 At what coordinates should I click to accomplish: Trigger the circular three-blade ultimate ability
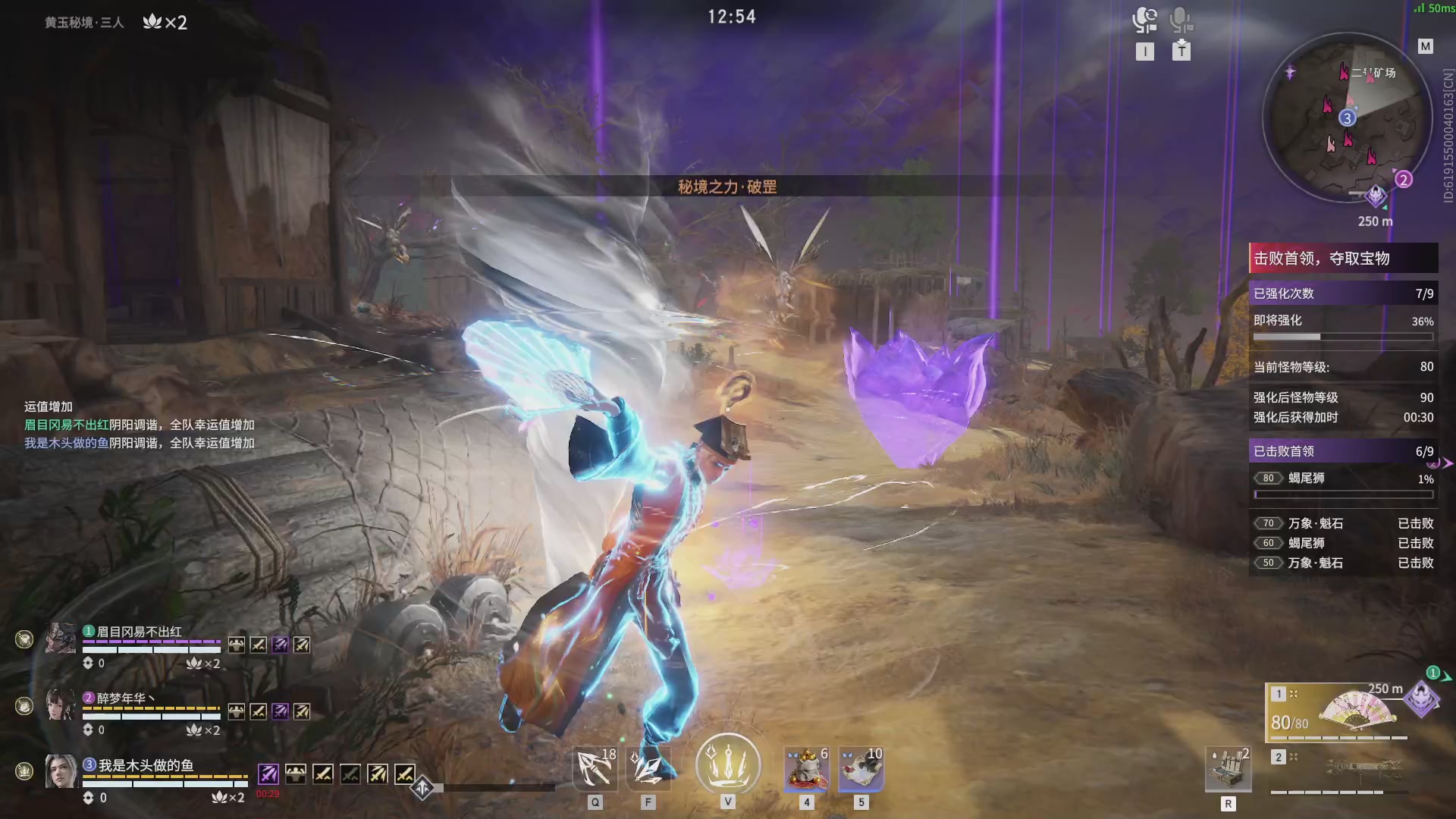(728, 764)
